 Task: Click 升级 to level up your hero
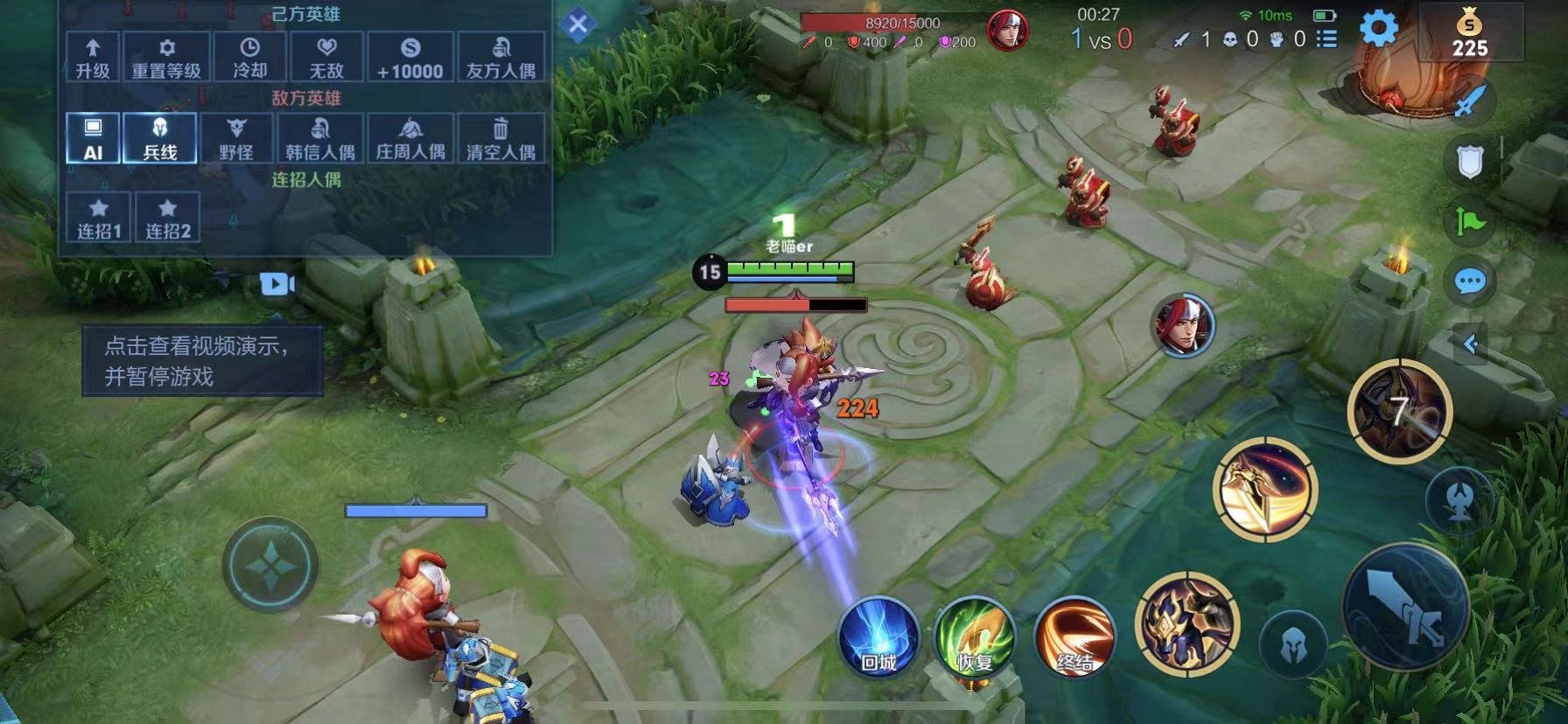click(92, 55)
